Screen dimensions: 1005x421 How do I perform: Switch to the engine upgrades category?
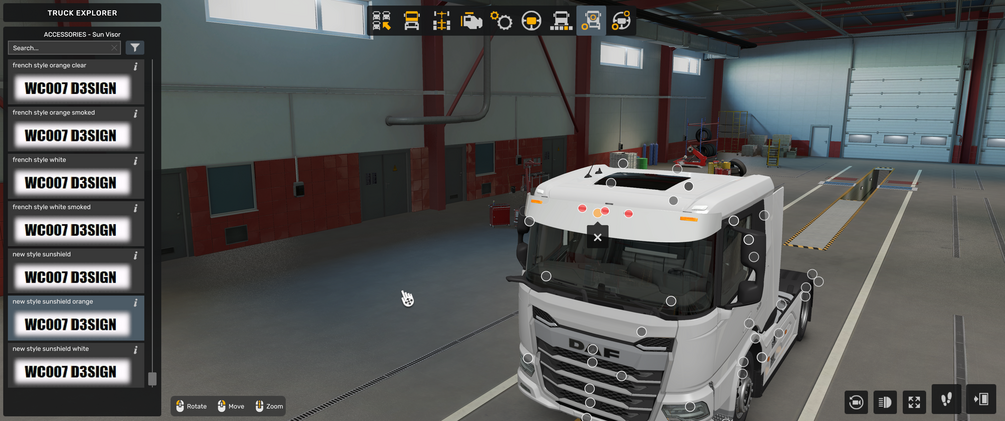tap(471, 21)
